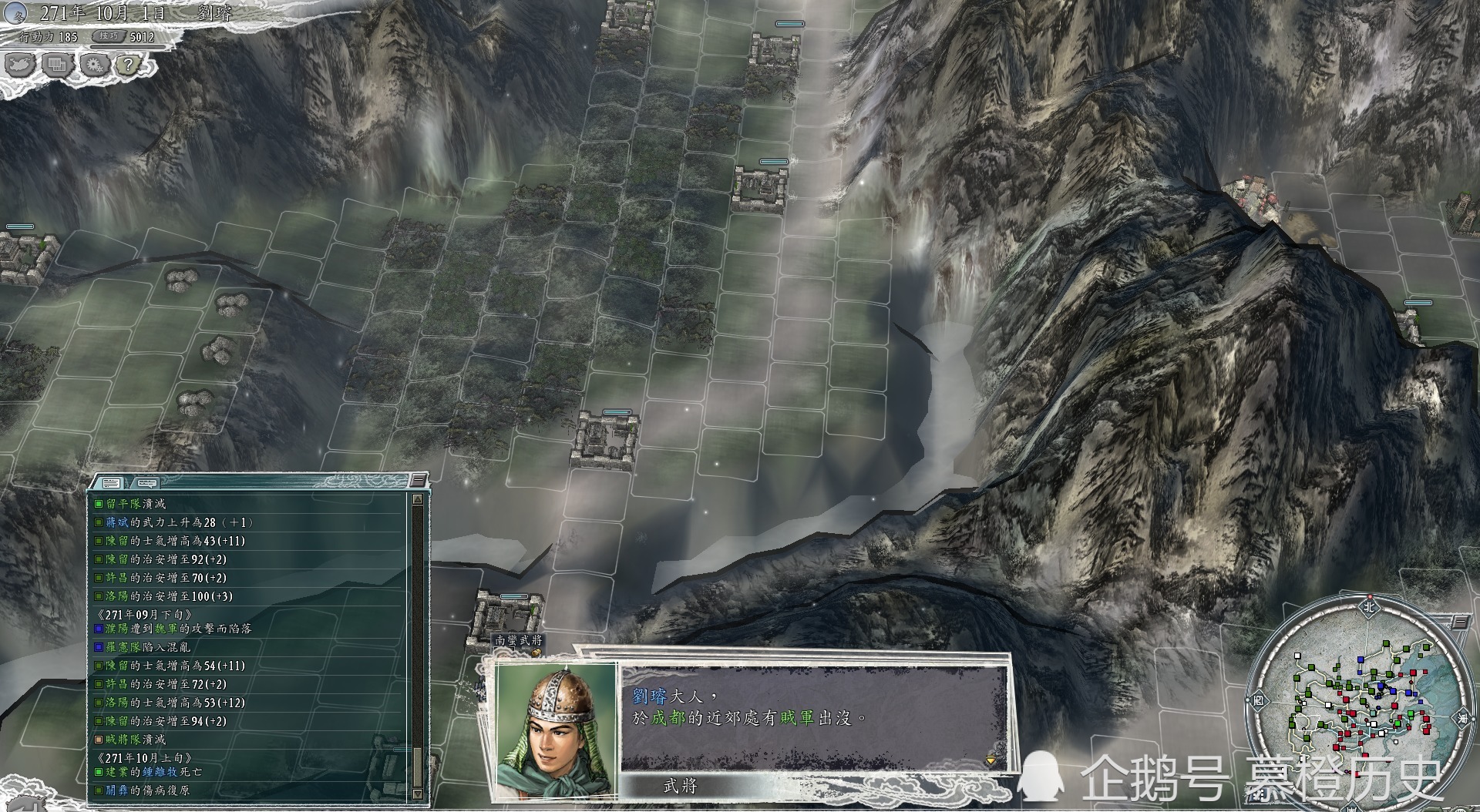This screenshot has height=812, width=1480.
Task: Click the green marker beside 留平隊潰滅 entry
Action: tap(98, 502)
